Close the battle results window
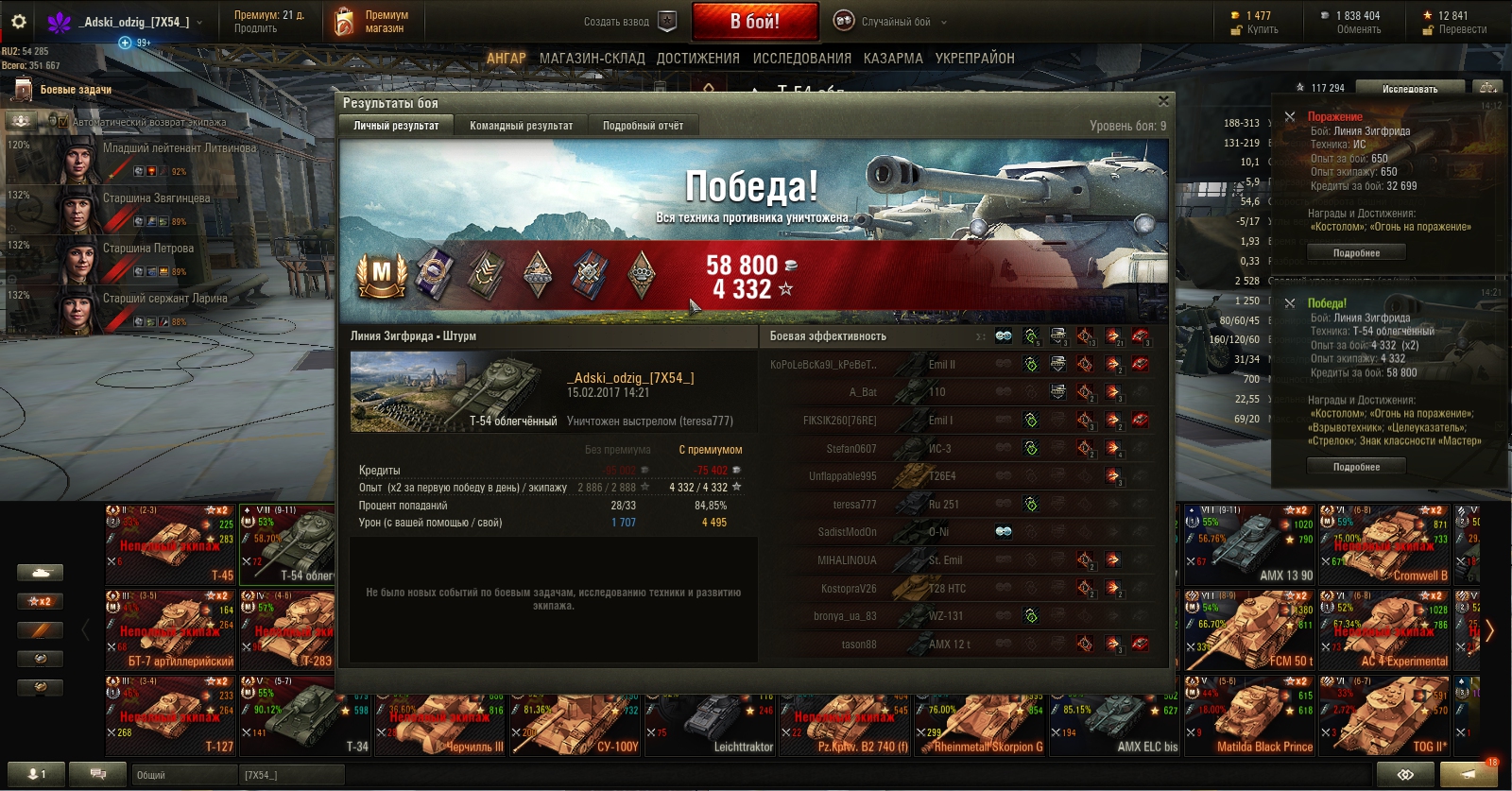 click(x=1163, y=101)
